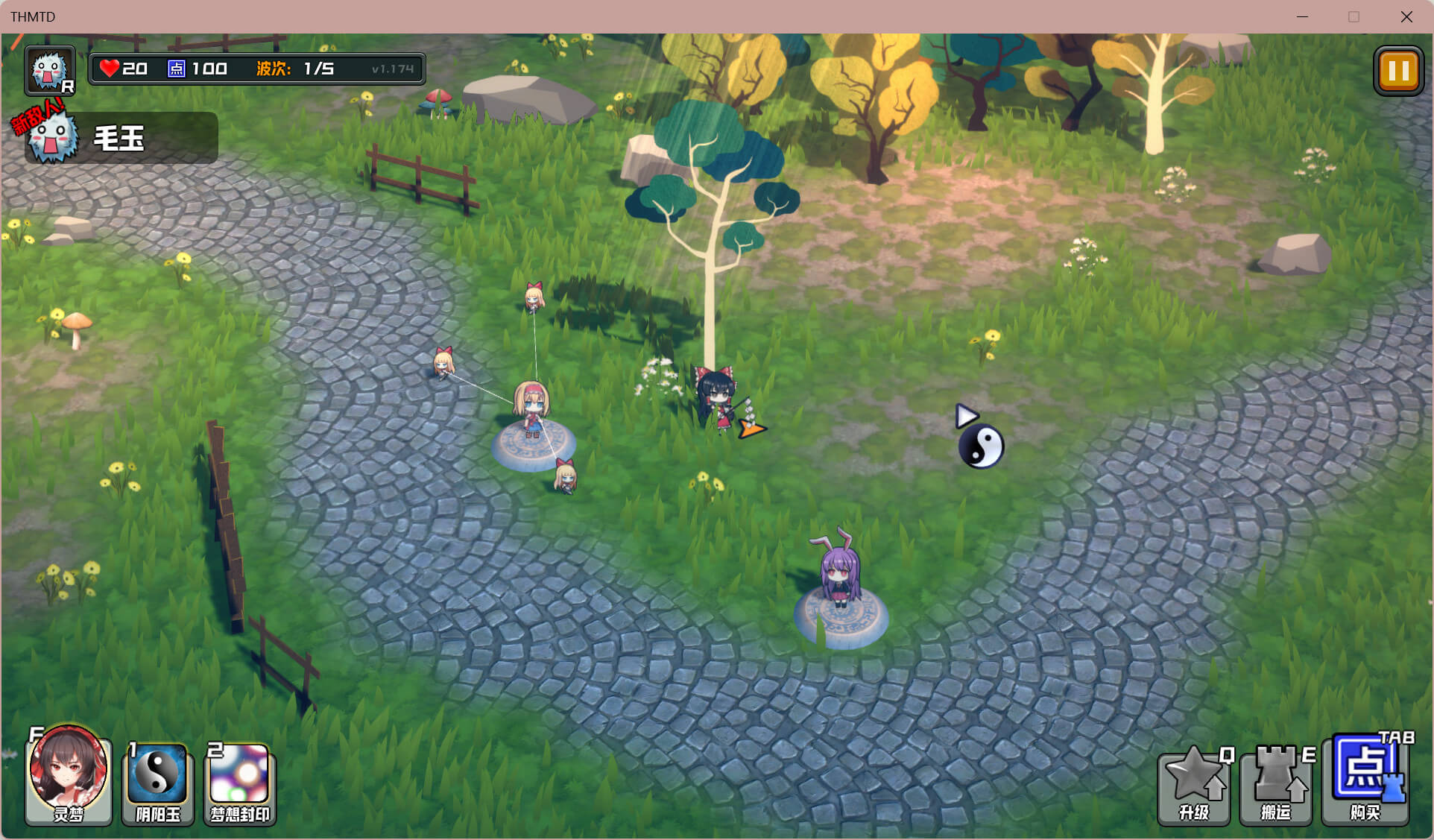Close the THMTD window

1406,16
